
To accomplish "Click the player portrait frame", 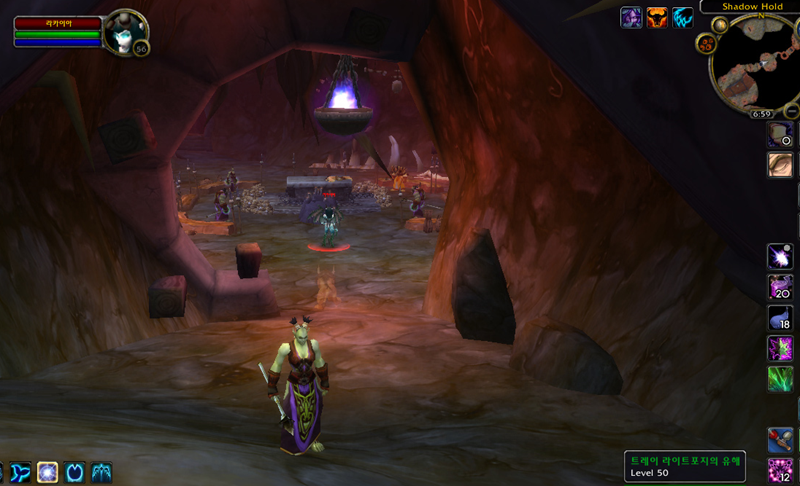I will [x=125, y=31].
